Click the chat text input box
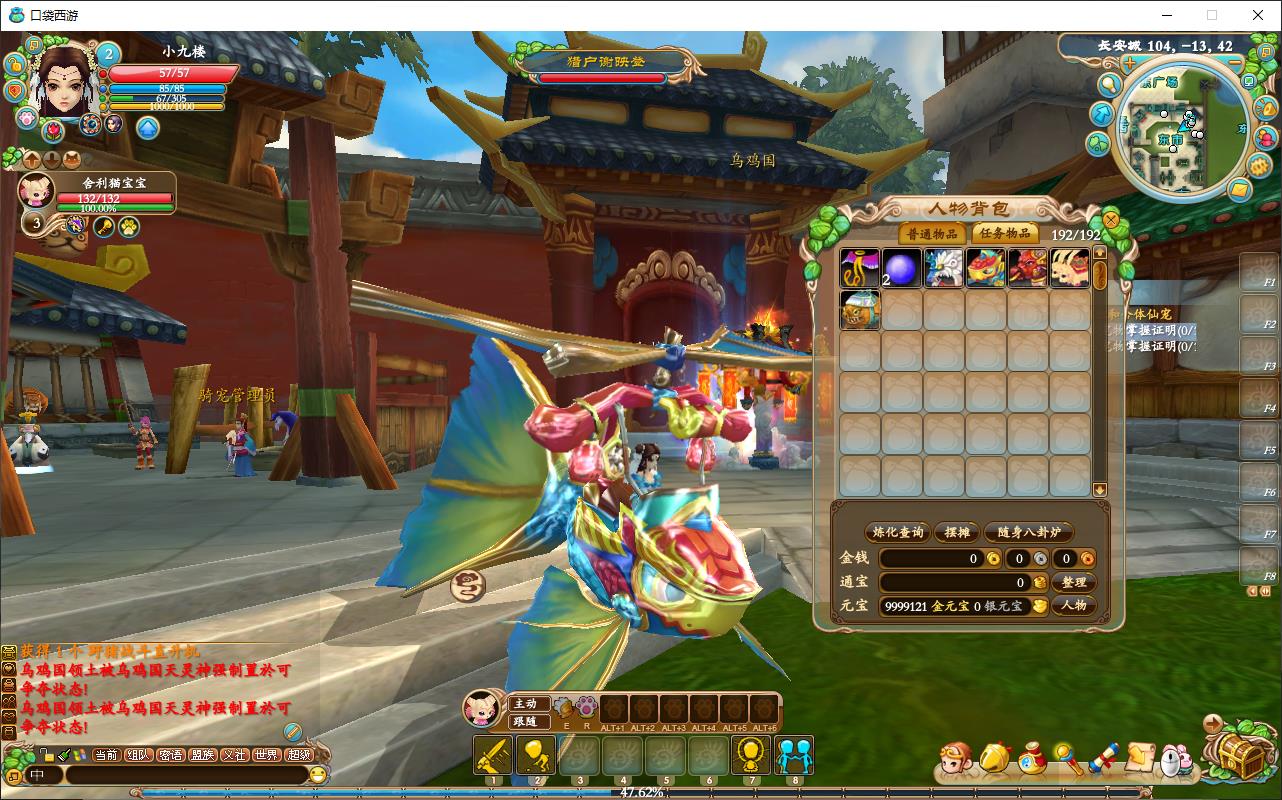 coord(185,775)
